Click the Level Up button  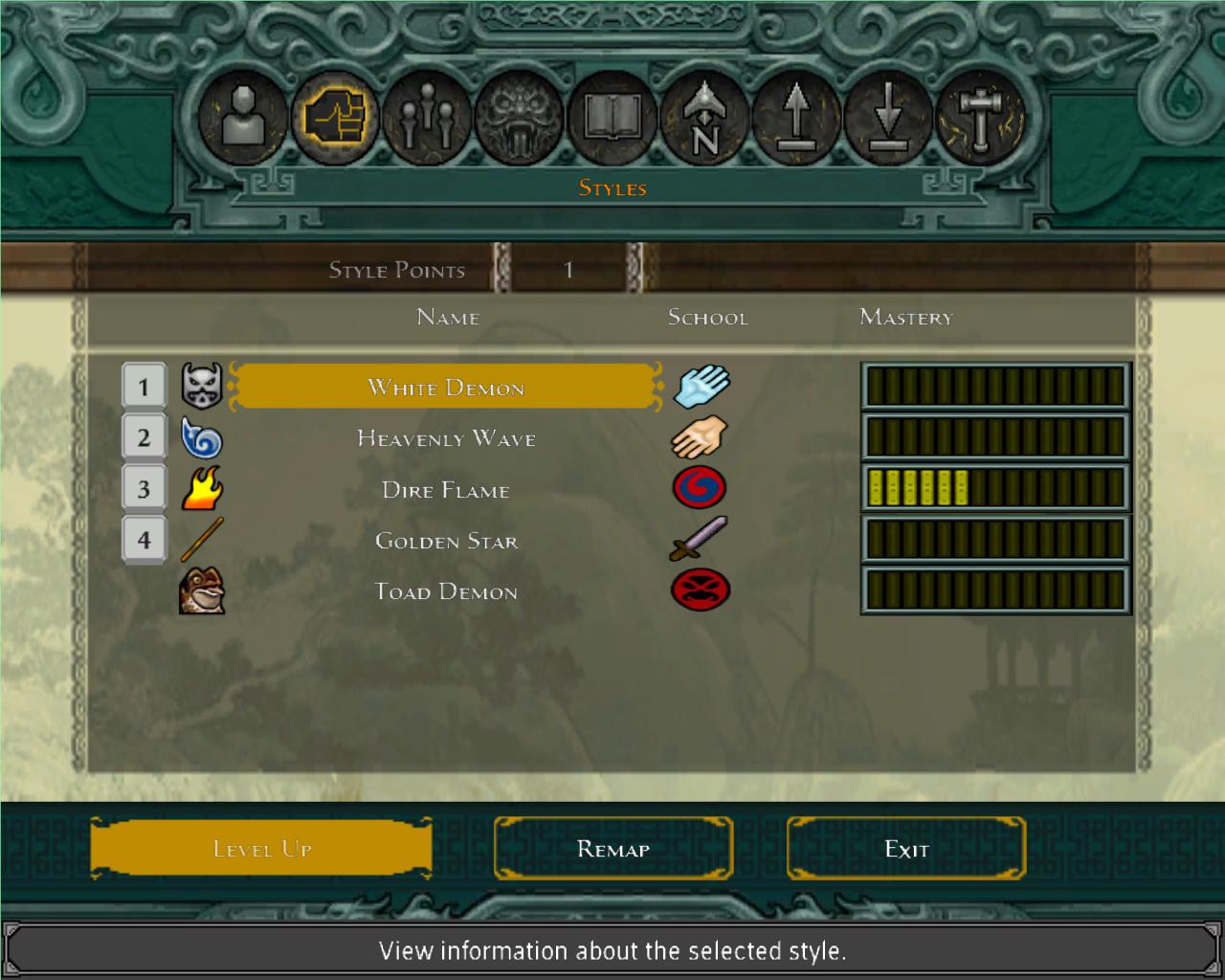(261, 848)
